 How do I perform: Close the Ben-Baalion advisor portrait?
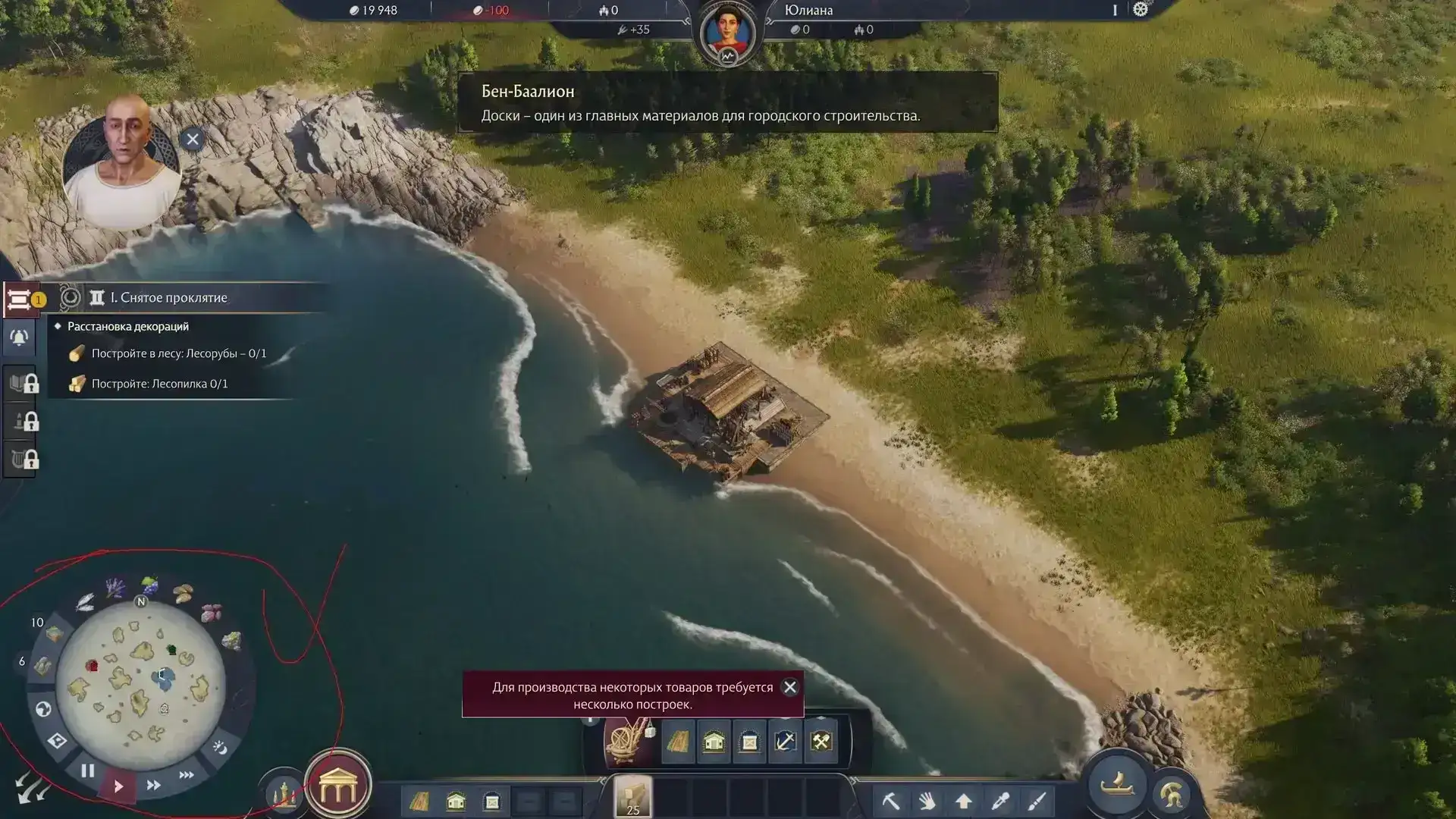click(193, 140)
